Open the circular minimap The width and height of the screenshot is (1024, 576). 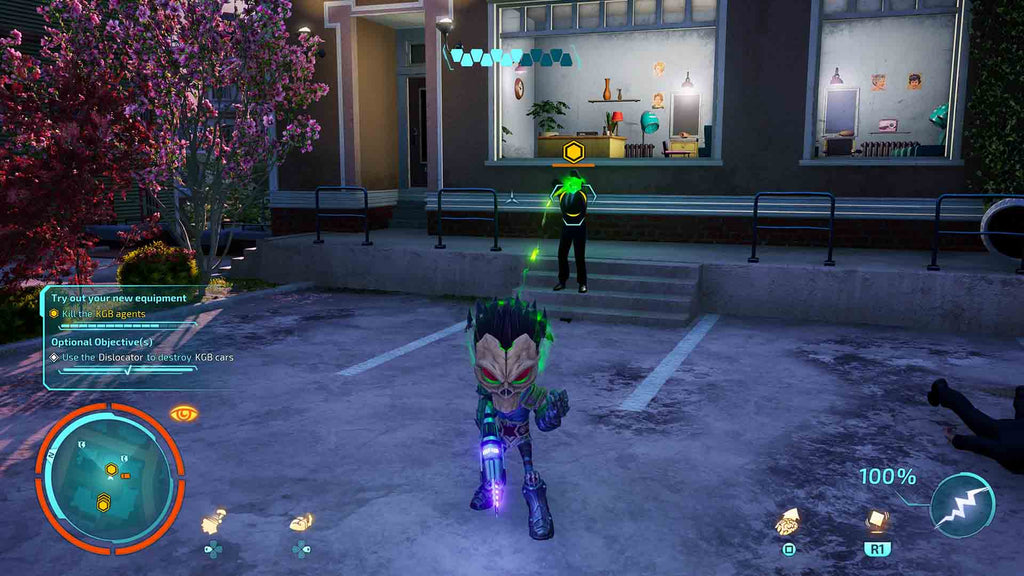(x=110, y=478)
